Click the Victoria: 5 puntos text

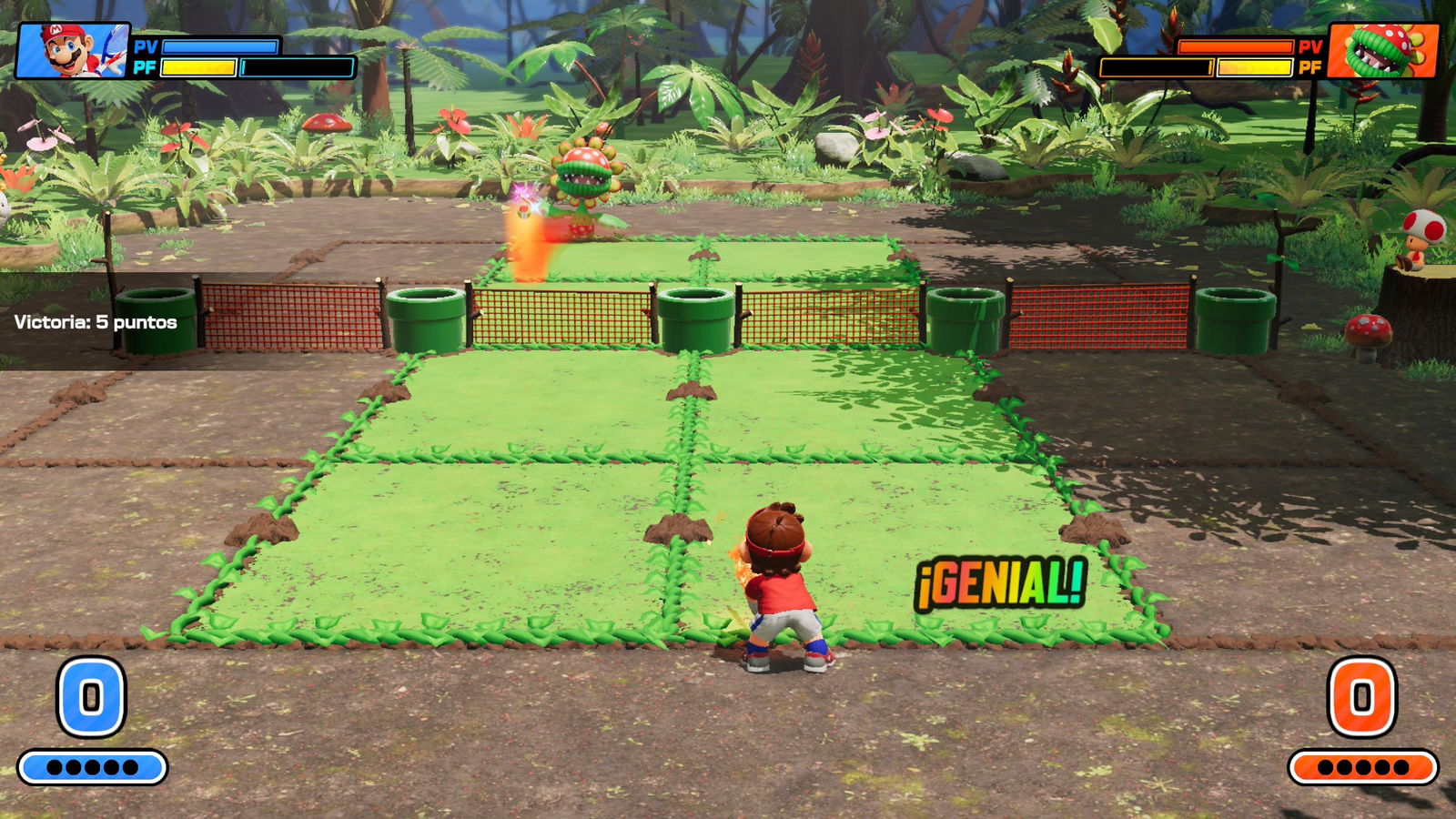point(95,321)
